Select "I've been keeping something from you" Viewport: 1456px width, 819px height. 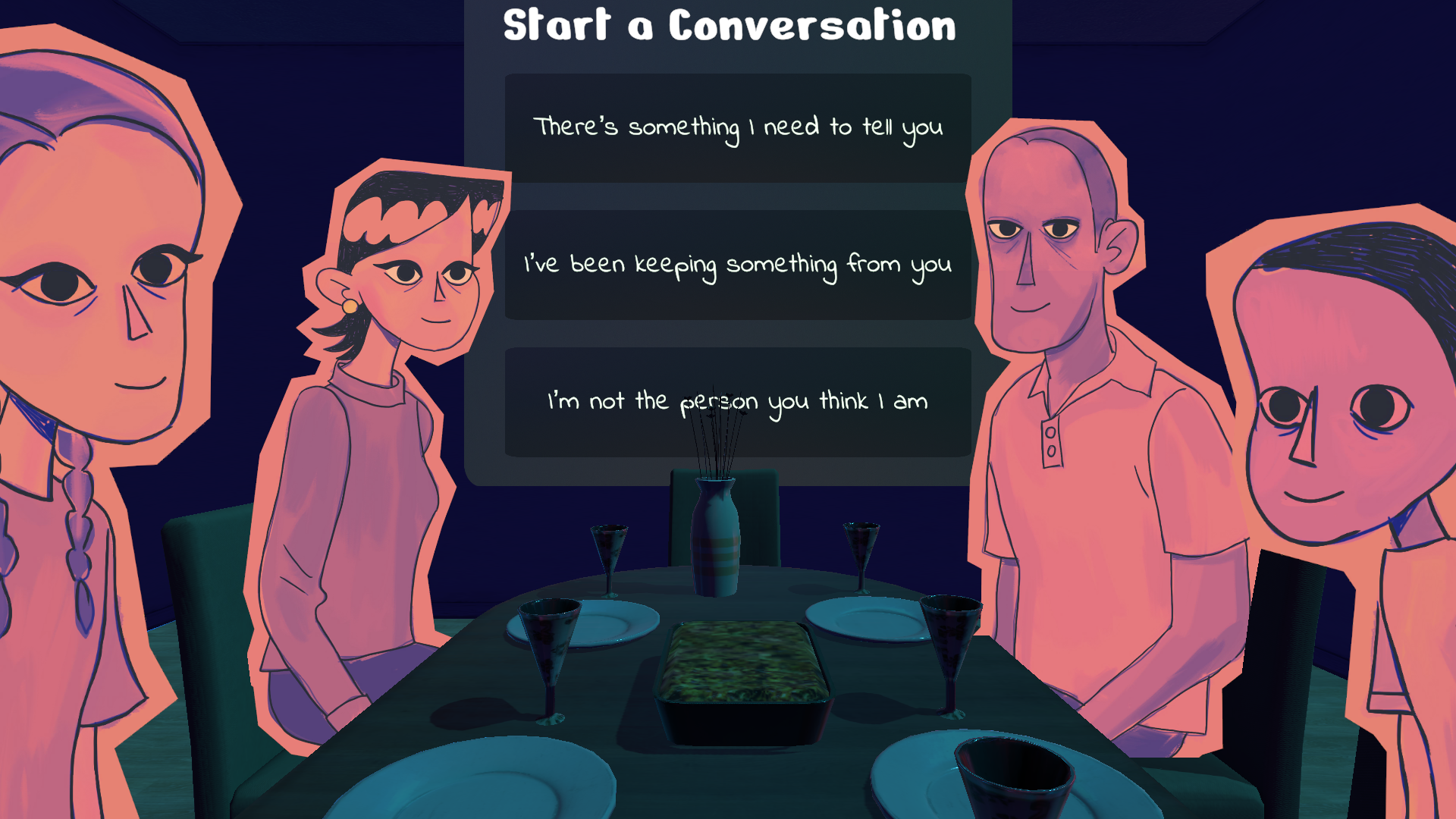point(737,265)
